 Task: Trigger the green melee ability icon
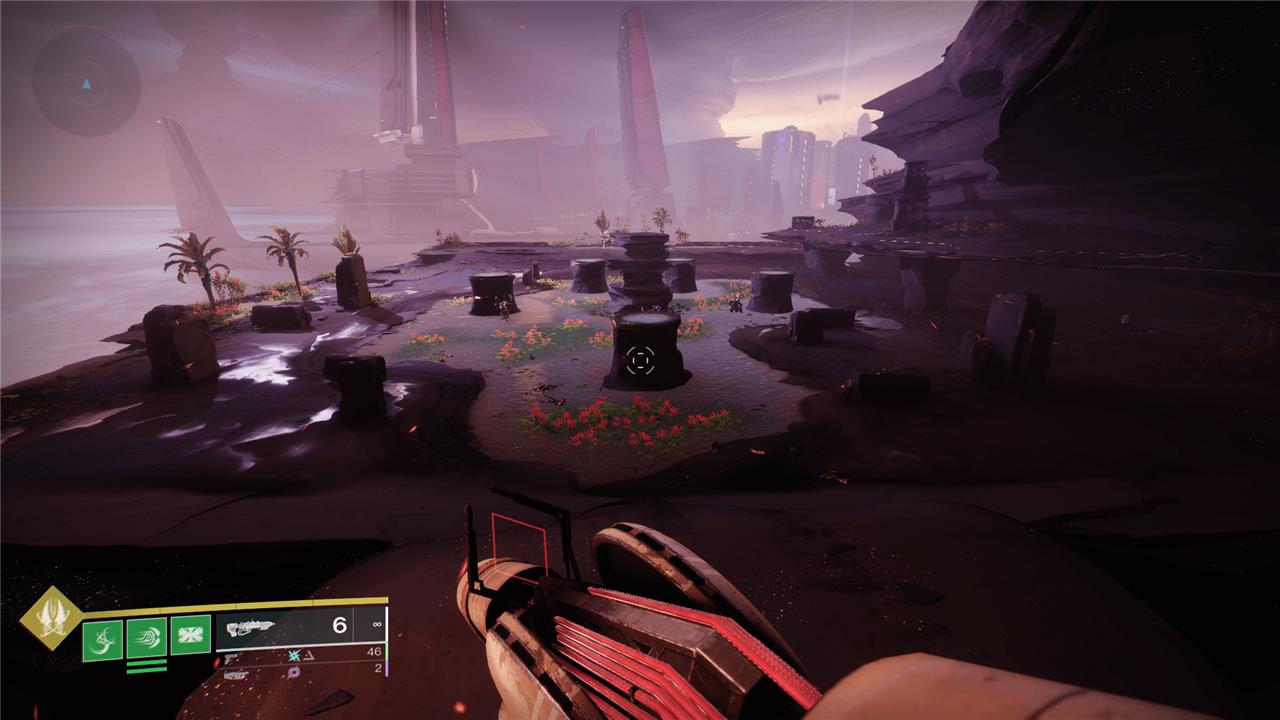(x=146, y=638)
